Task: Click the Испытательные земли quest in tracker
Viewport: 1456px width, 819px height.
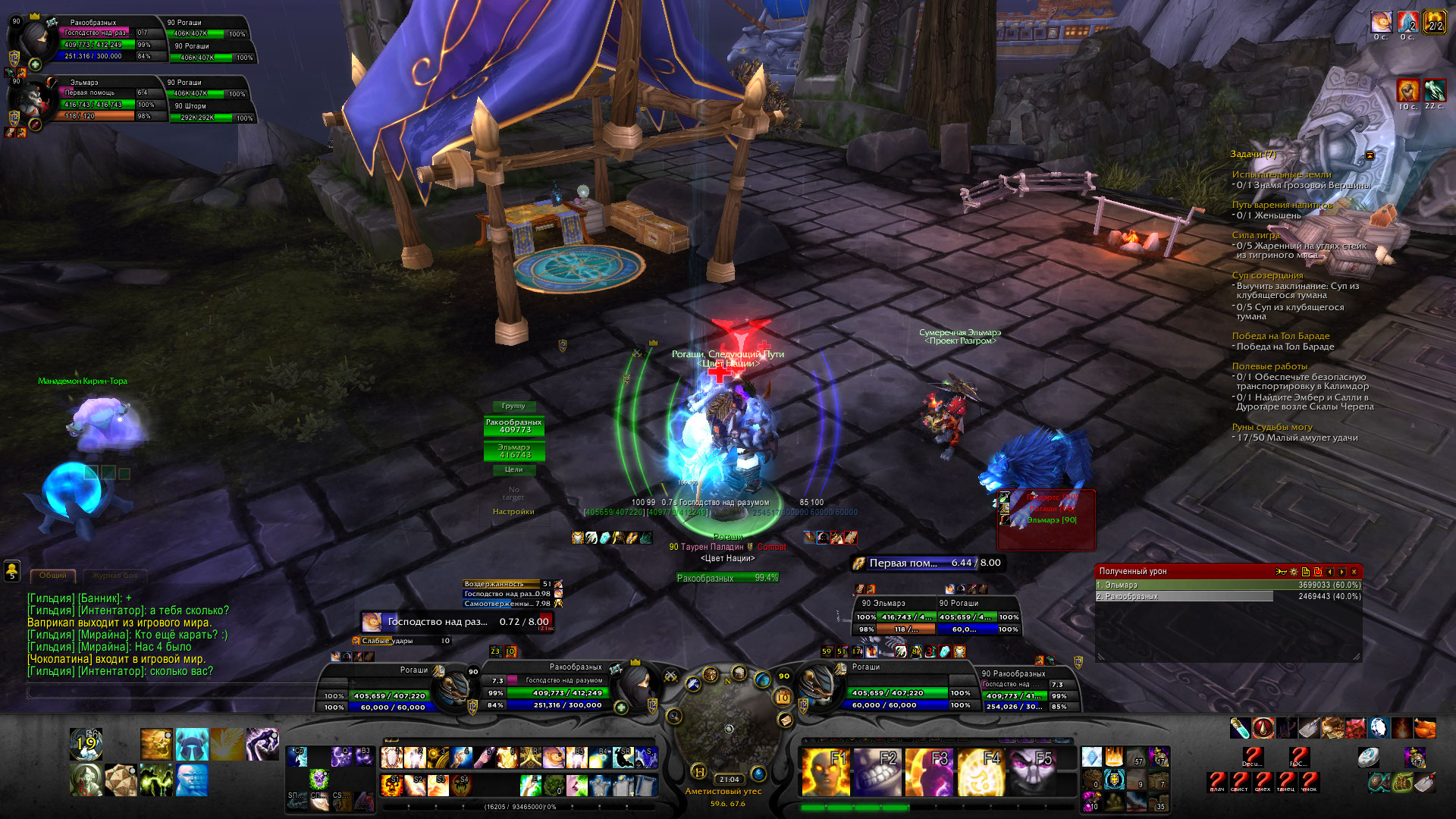Action: click(1281, 174)
